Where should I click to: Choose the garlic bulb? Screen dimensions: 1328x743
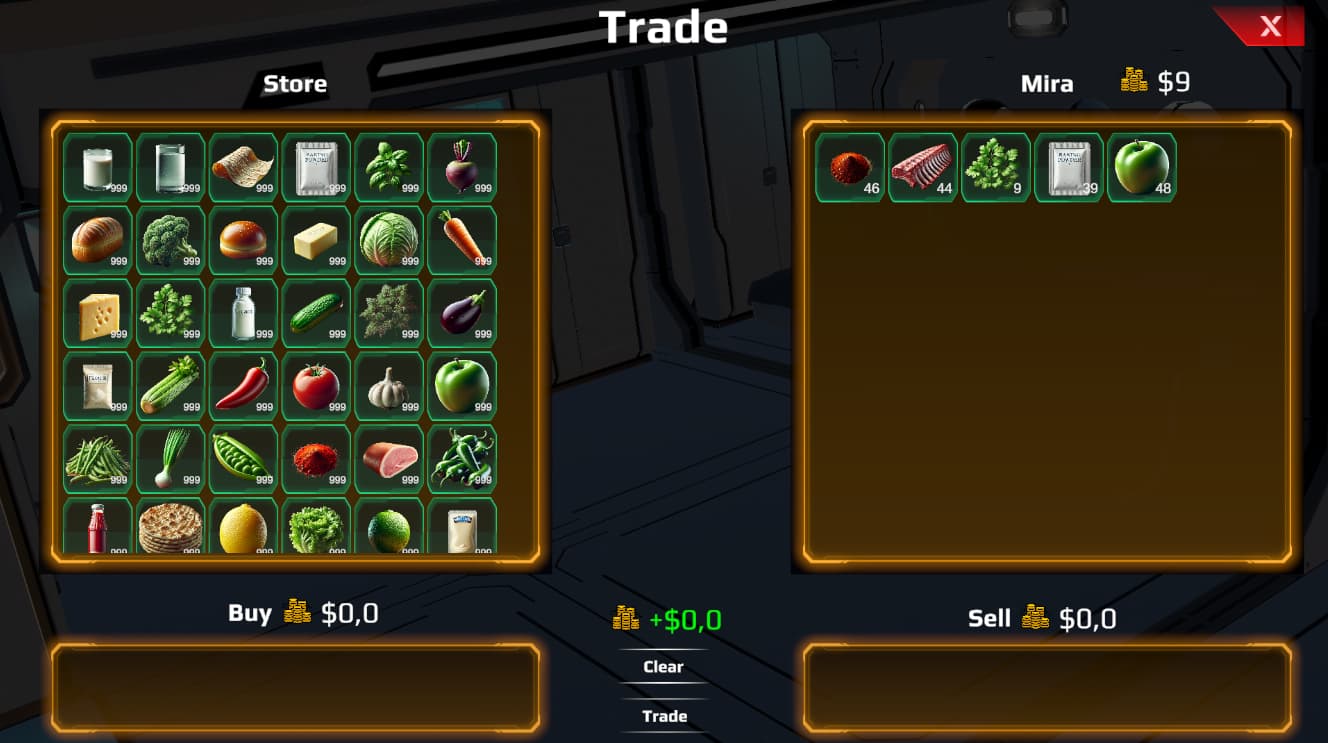(389, 387)
